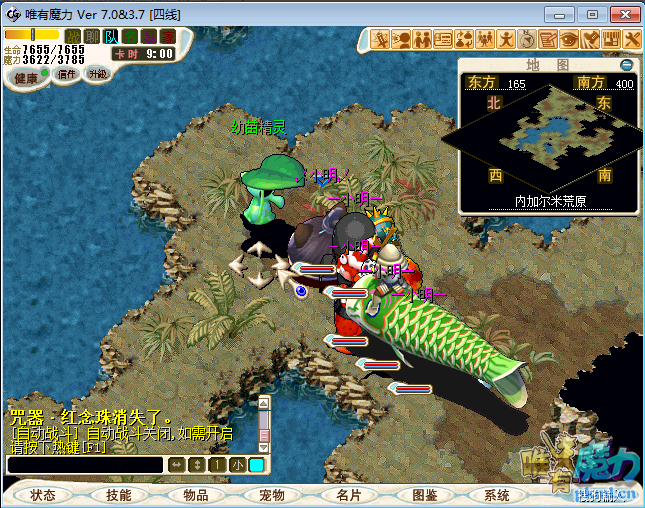The image size is (645, 508).
Task: Open the 物品 items menu
Action: [195, 495]
